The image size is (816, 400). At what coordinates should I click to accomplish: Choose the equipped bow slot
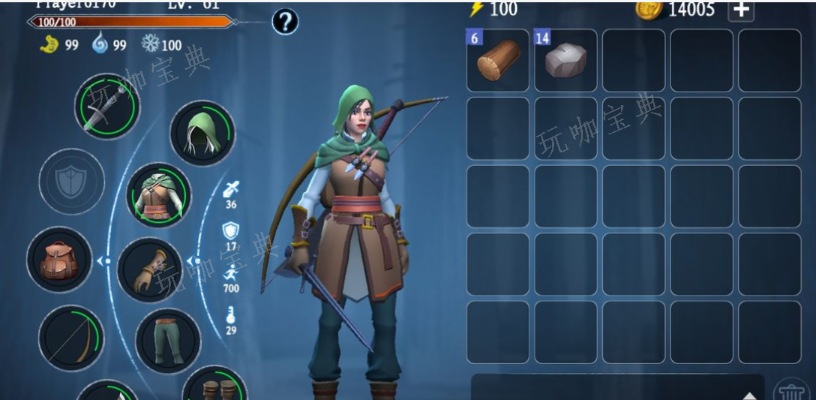(x=71, y=338)
